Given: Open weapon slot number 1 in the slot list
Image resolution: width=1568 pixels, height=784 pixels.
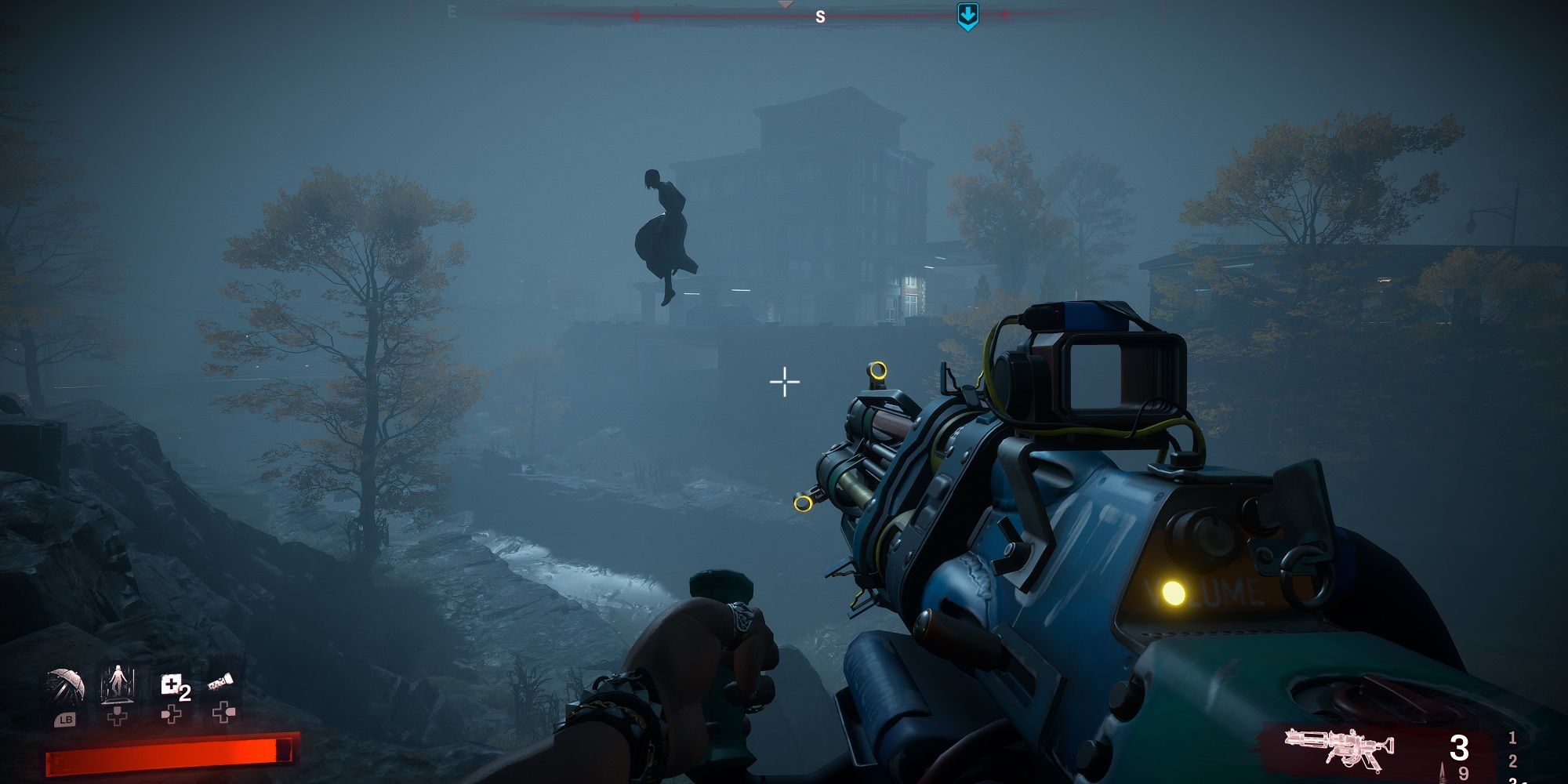Looking at the screenshot, I should pyautogui.click(x=1513, y=738).
